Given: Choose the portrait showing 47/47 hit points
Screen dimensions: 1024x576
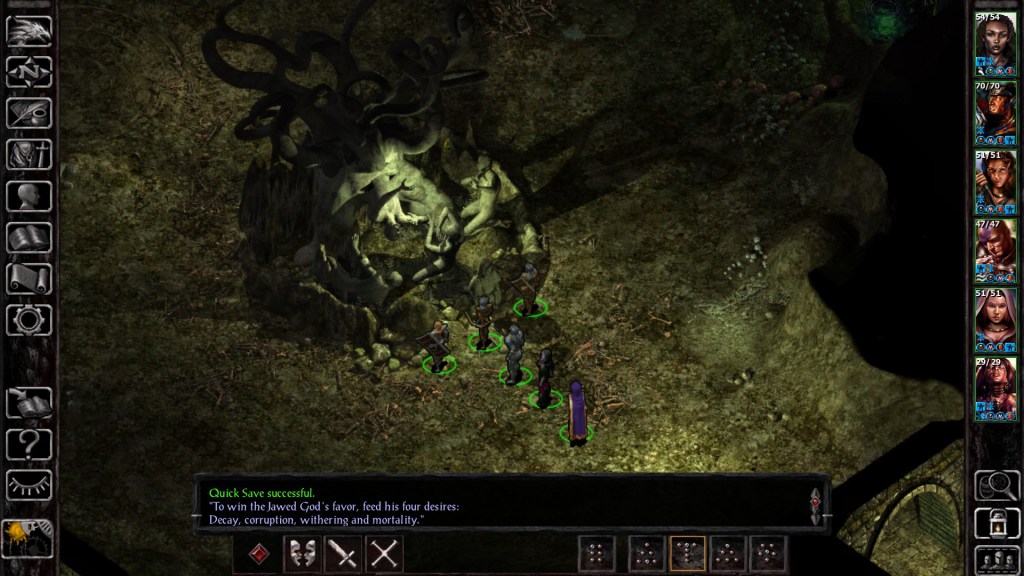Looking at the screenshot, I should [x=995, y=251].
